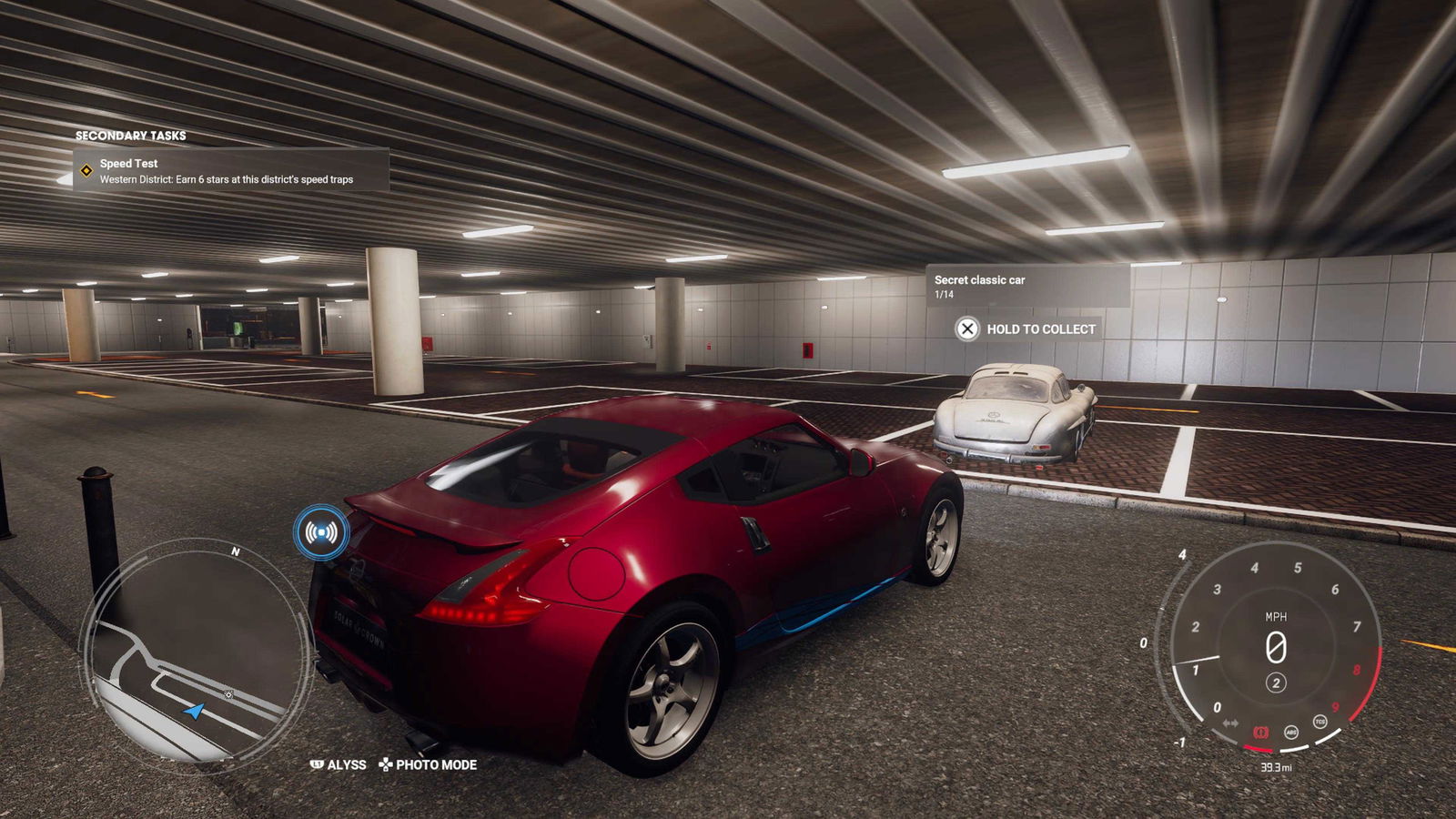This screenshot has height=819, width=1456.
Task: Activate the Hold to Collect prompt
Action: click(1026, 329)
